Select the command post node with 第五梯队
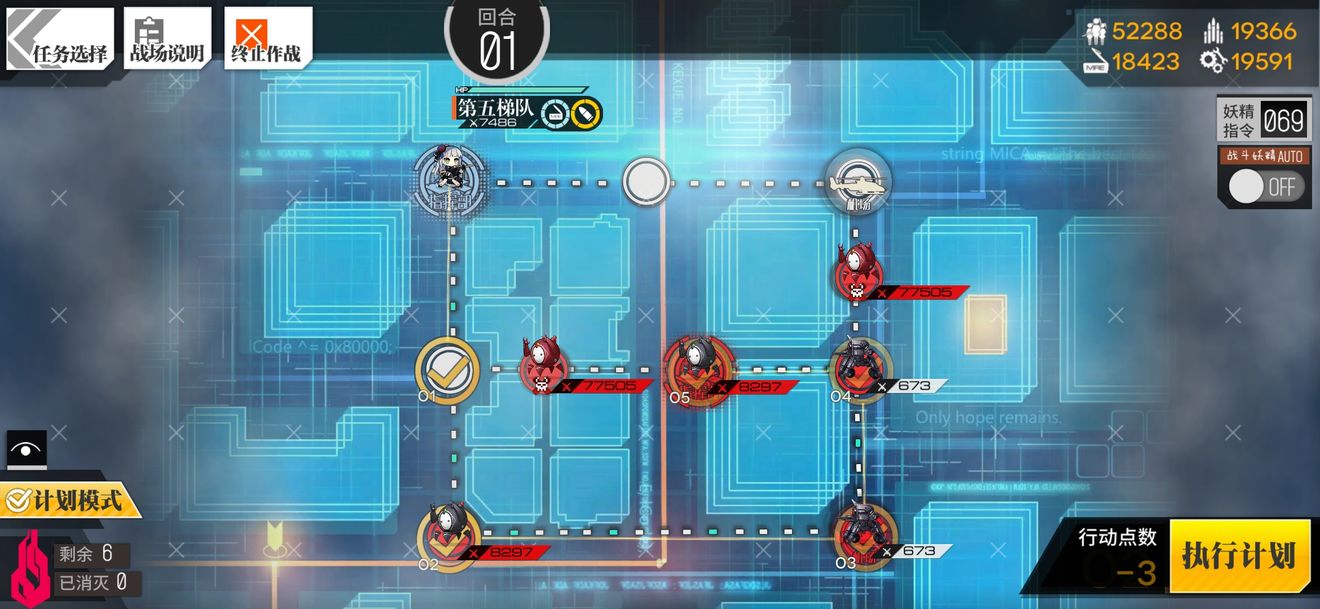 pos(451,180)
